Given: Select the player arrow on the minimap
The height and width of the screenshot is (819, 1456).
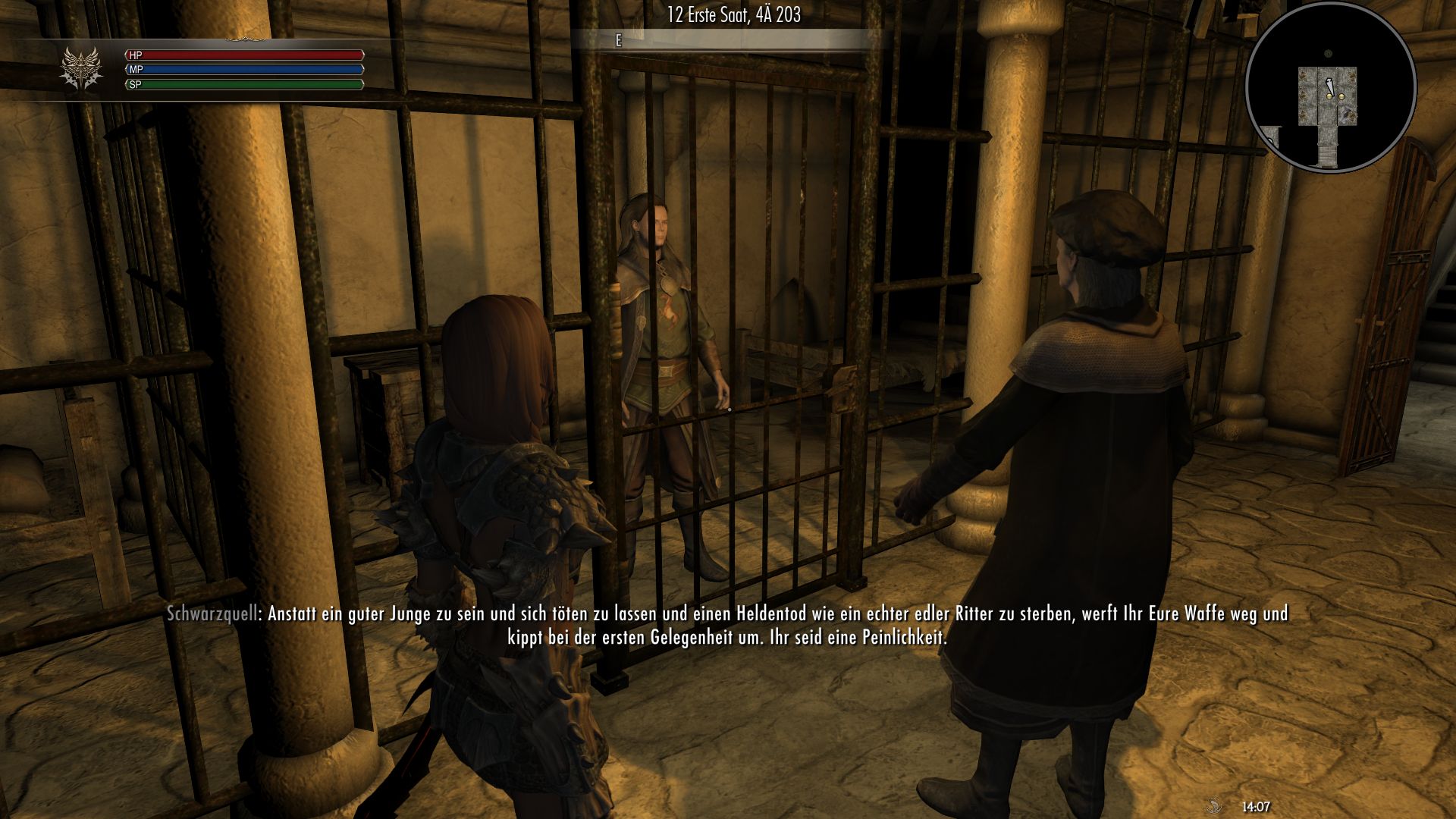Looking at the screenshot, I should 1329,85.
